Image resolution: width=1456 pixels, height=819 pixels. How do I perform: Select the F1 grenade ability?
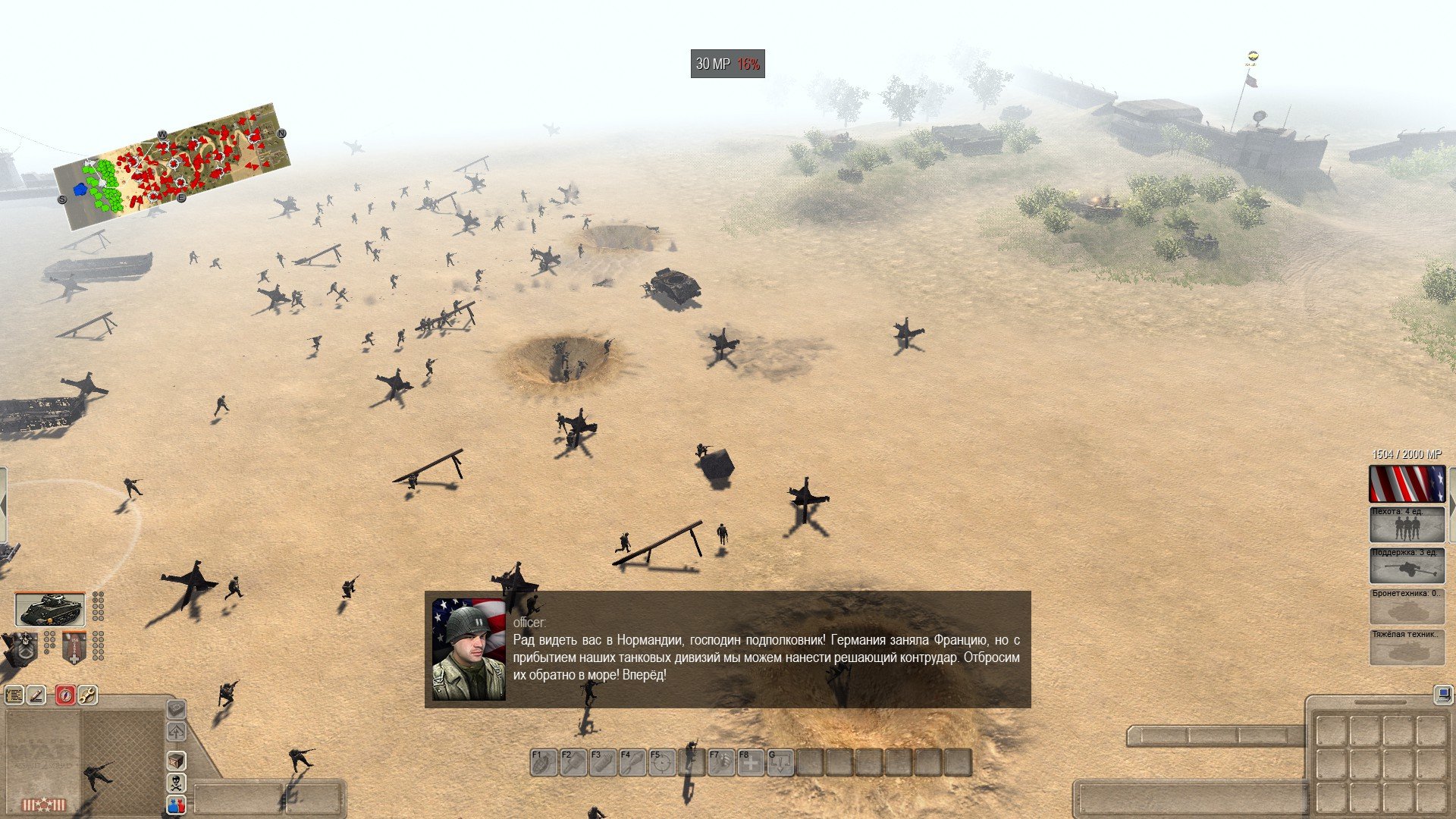[x=543, y=762]
